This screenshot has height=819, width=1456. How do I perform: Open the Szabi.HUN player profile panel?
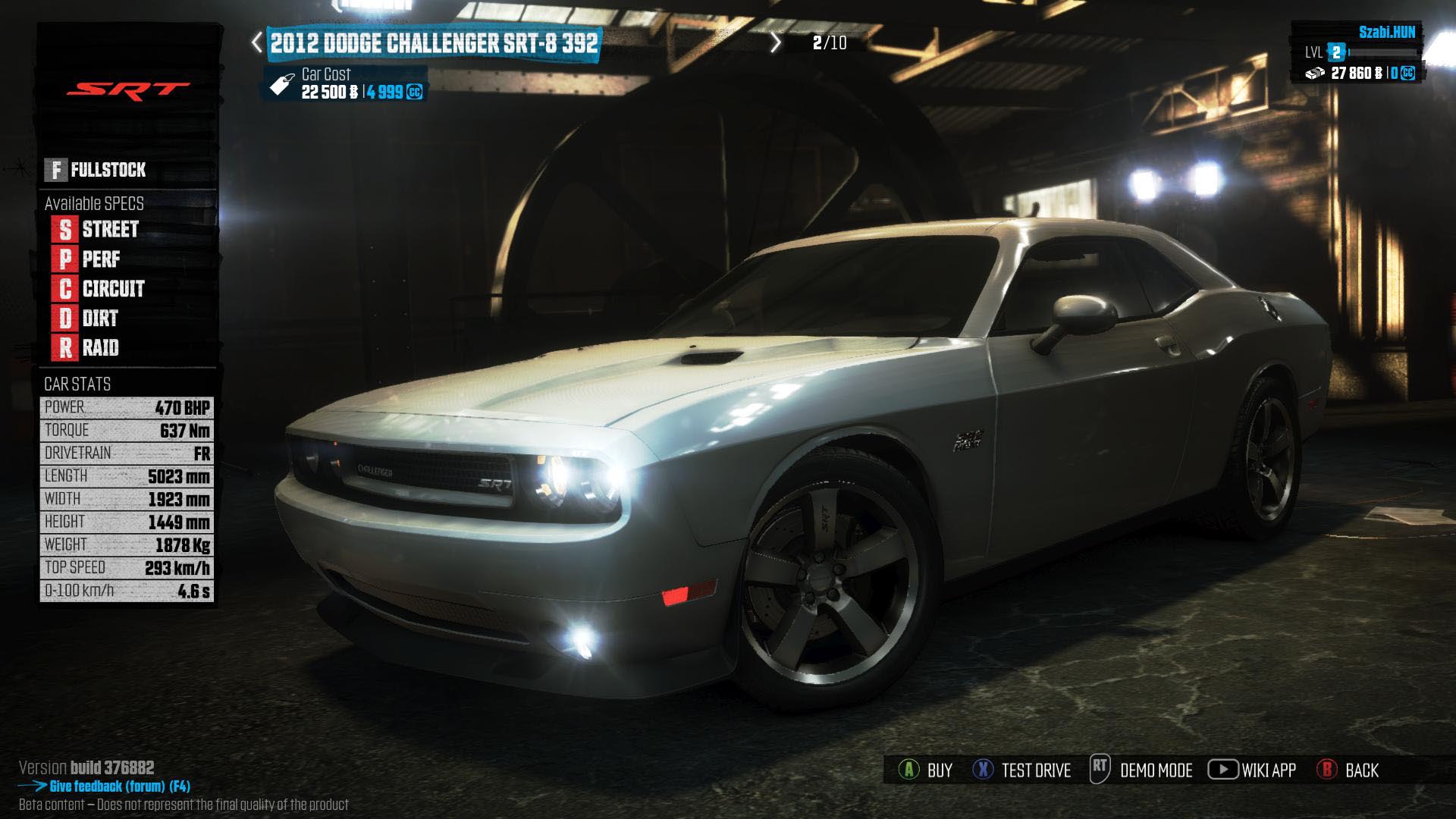click(1357, 52)
